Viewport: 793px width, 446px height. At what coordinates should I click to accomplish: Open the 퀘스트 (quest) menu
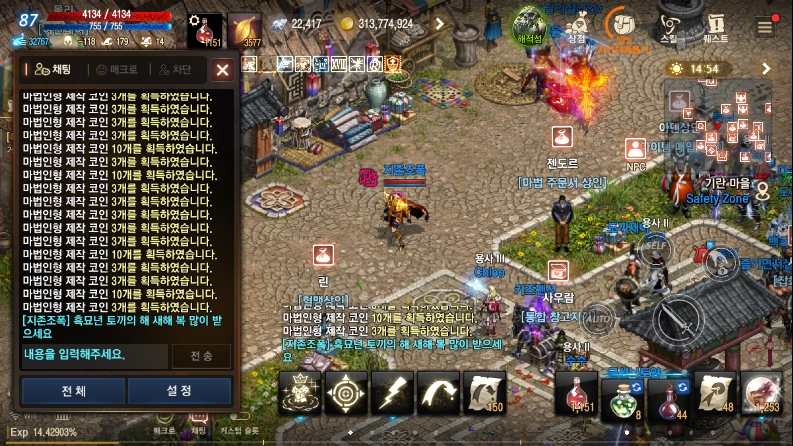point(715,24)
